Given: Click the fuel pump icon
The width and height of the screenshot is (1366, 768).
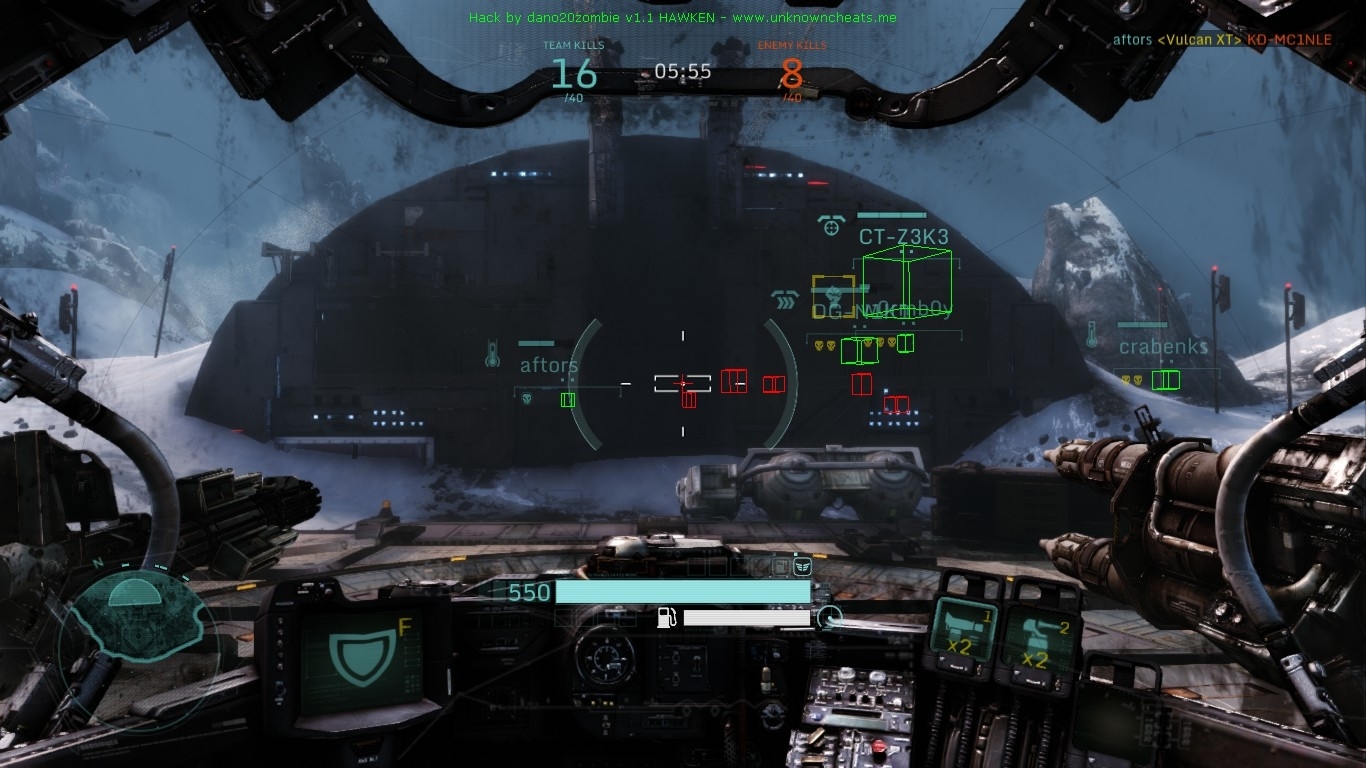Looking at the screenshot, I should [667, 617].
